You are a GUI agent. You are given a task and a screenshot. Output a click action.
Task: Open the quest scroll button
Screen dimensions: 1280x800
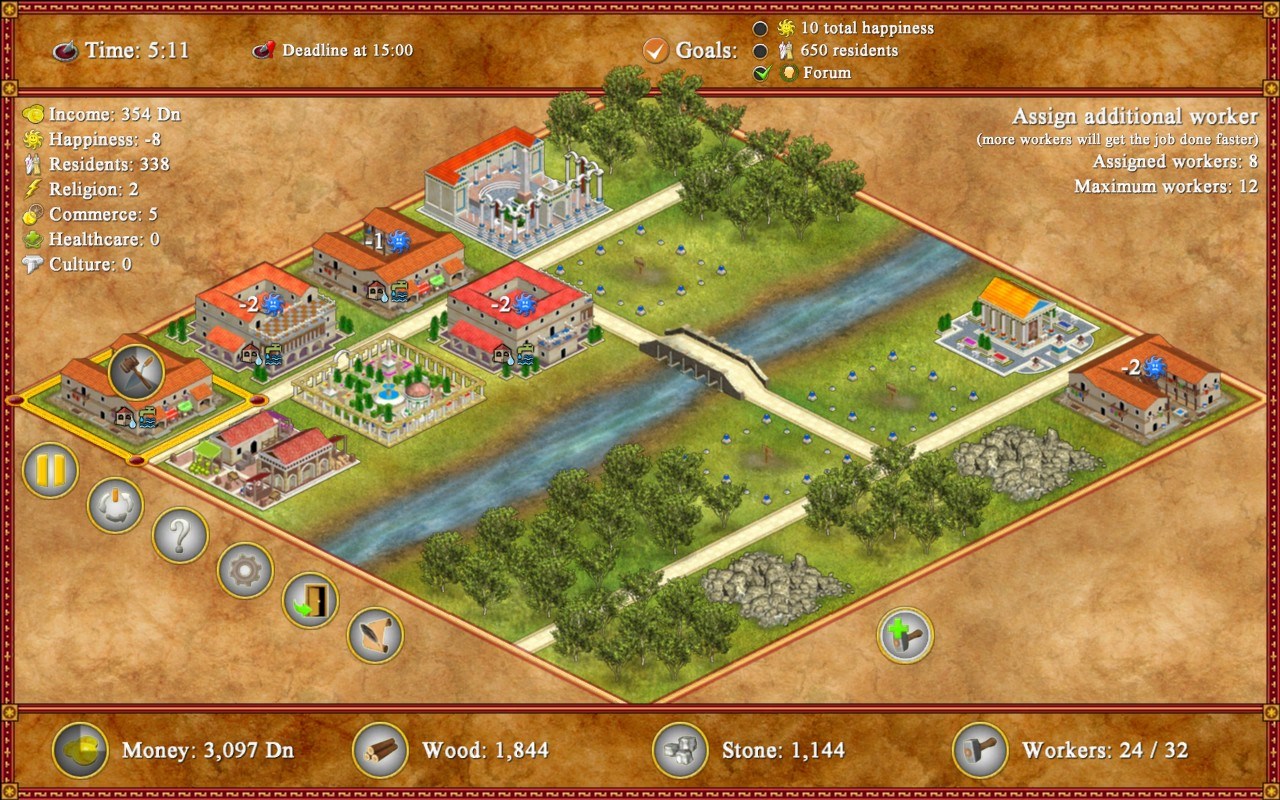[373, 634]
